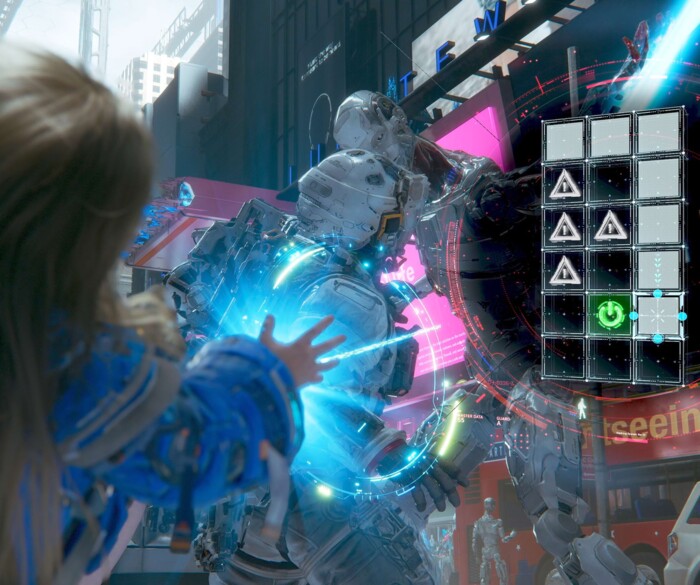Choose the warning triangle tile in the middle column
This screenshot has width=700, height=585.
tap(611, 226)
